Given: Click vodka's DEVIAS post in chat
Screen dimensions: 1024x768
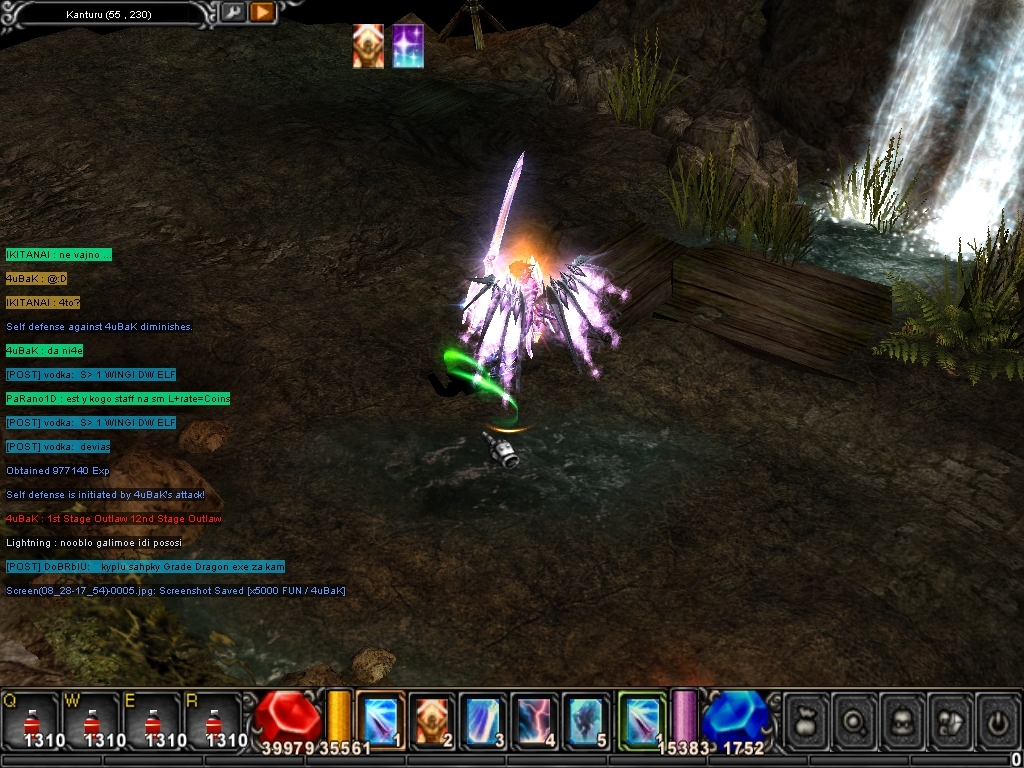Looking at the screenshot, I should point(58,446).
